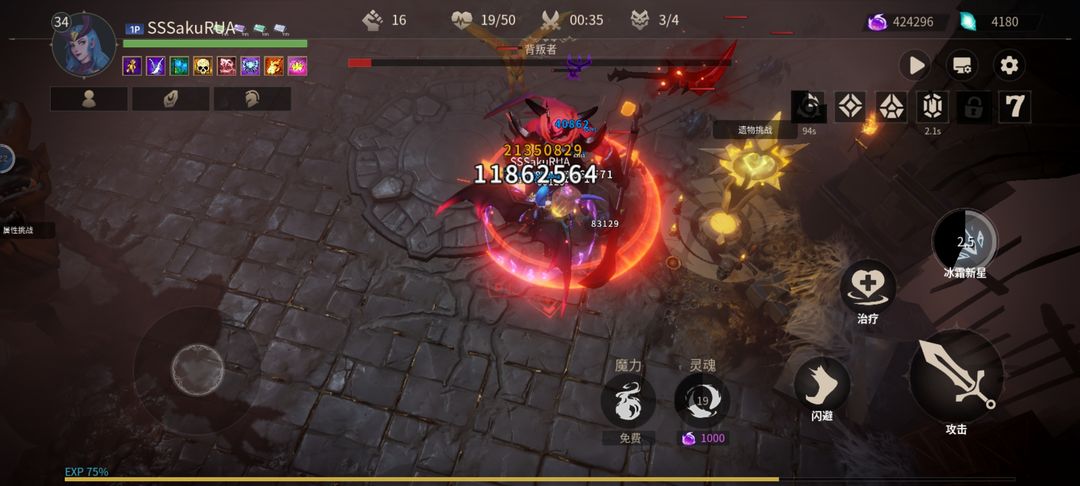Image resolution: width=1080 pixels, height=486 pixels.
Task: Open the character silhouette tab
Action: pos(89,99)
